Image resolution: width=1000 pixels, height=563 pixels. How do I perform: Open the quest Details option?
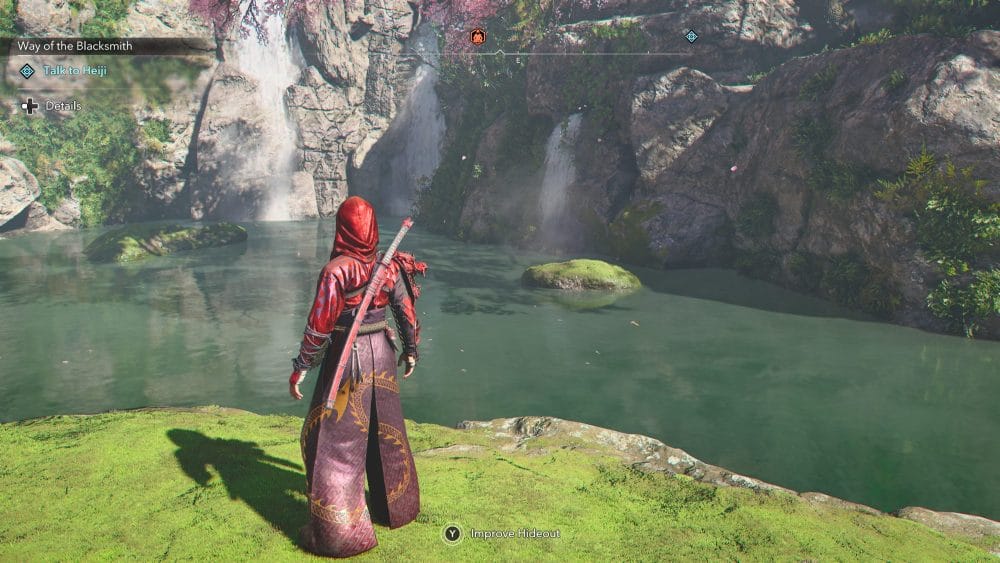coord(62,106)
